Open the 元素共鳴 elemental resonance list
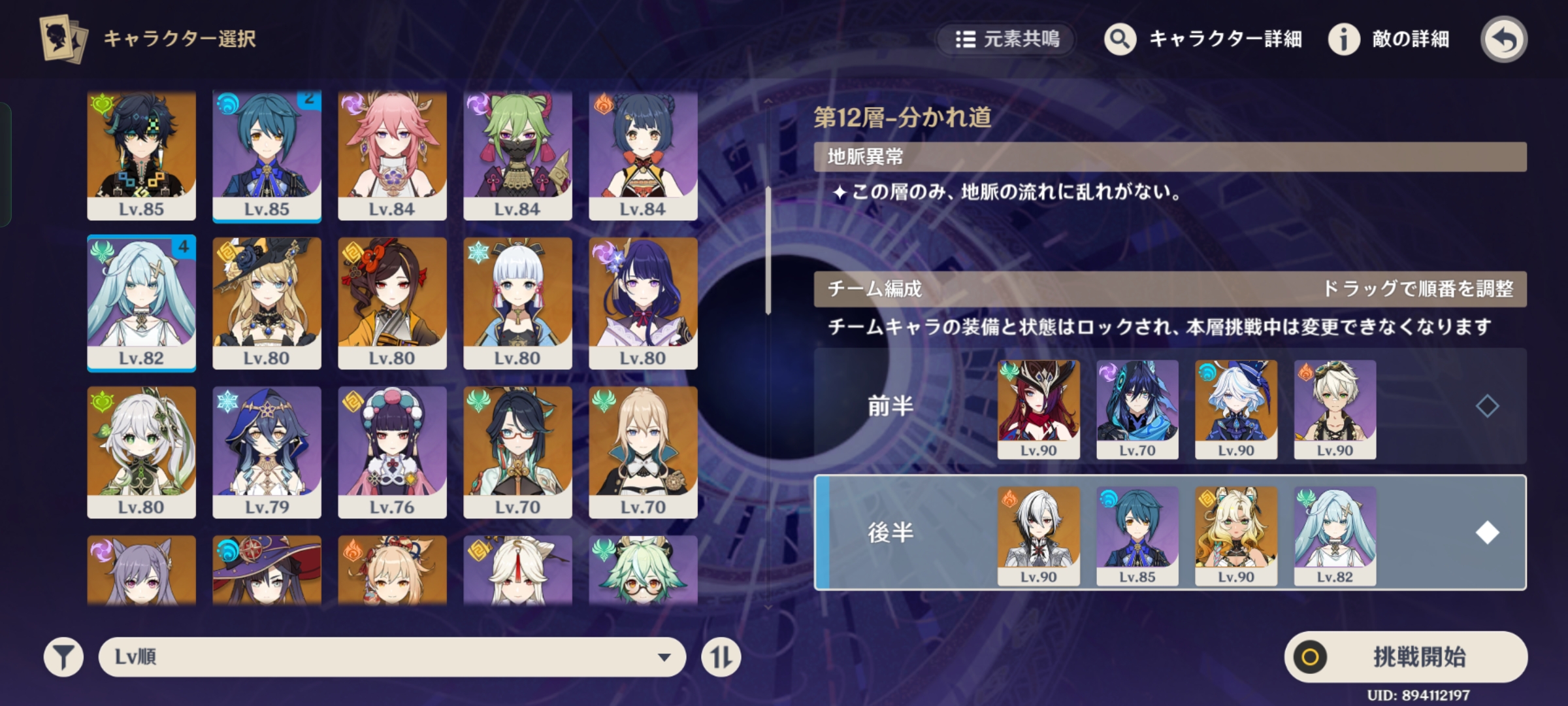Image resolution: width=1568 pixels, height=706 pixels. point(1007,39)
